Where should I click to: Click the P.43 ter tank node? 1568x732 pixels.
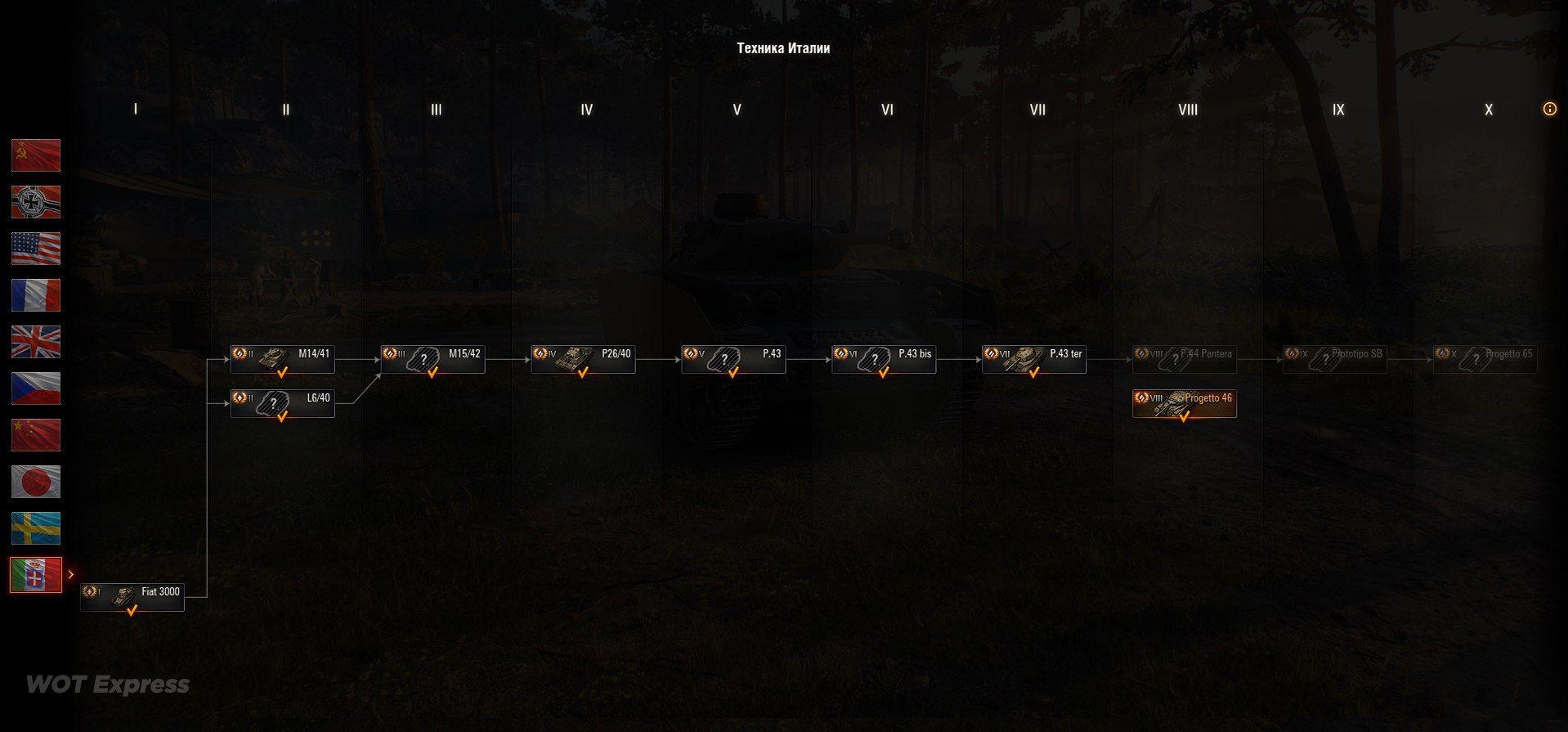coord(1034,359)
